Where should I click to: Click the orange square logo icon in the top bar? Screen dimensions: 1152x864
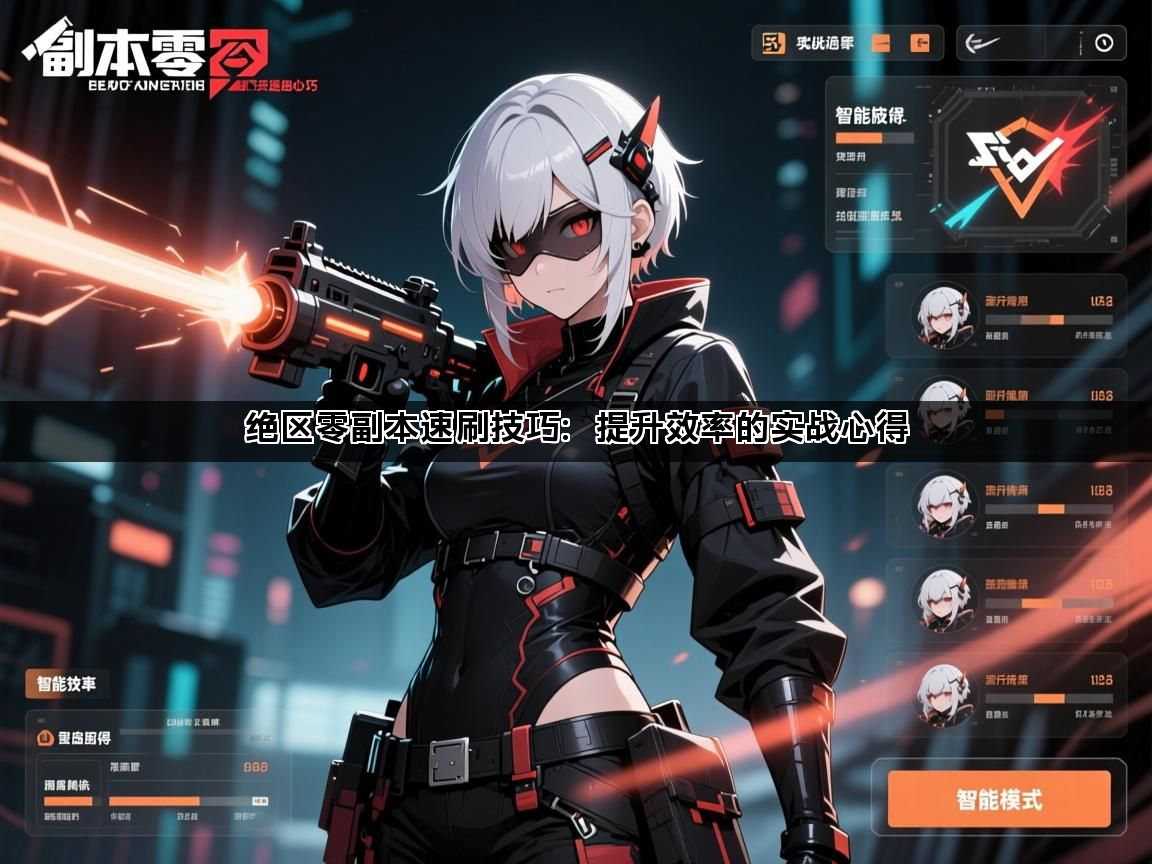773,43
